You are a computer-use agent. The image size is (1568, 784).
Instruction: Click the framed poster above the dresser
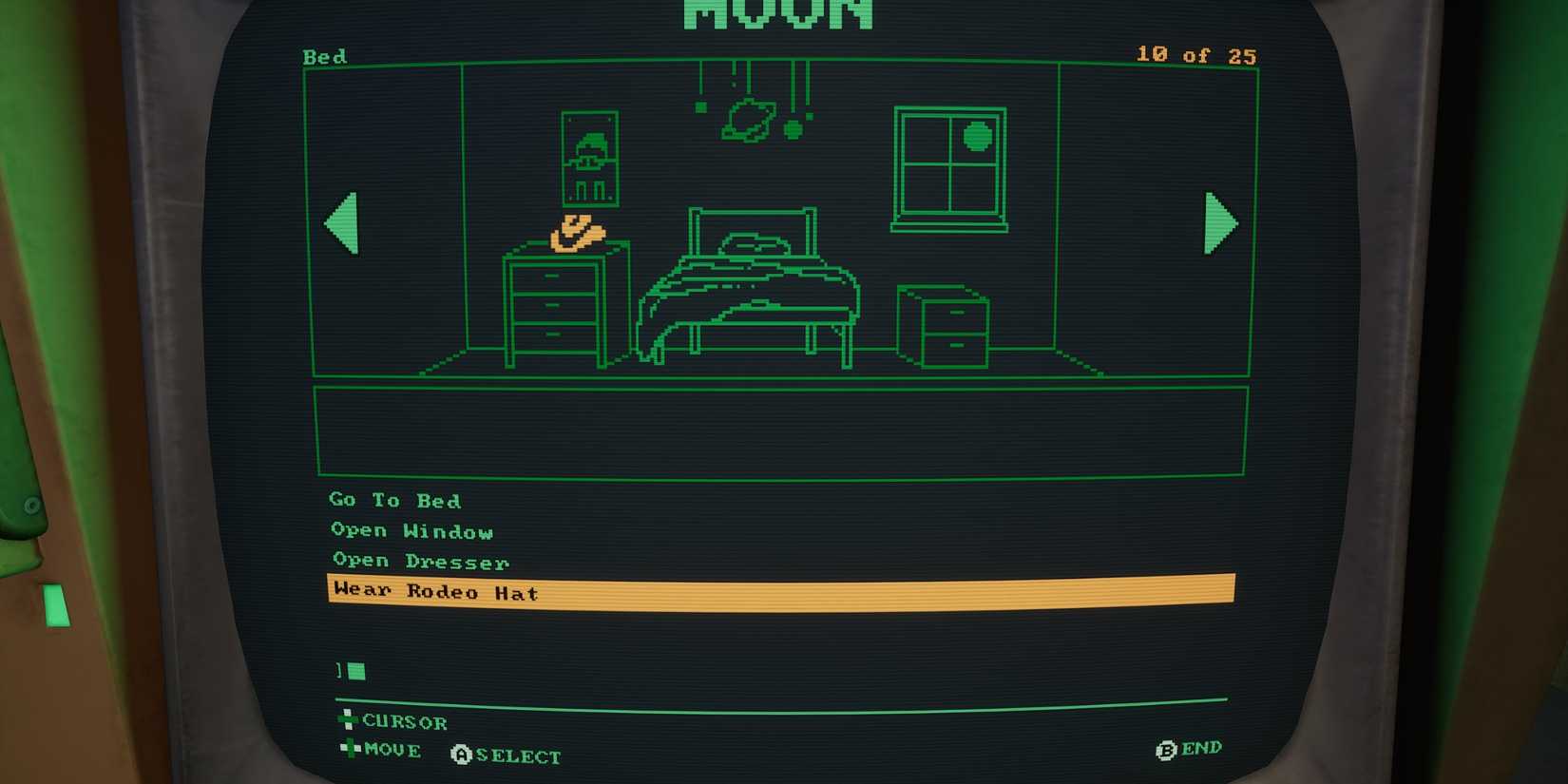tap(589, 160)
